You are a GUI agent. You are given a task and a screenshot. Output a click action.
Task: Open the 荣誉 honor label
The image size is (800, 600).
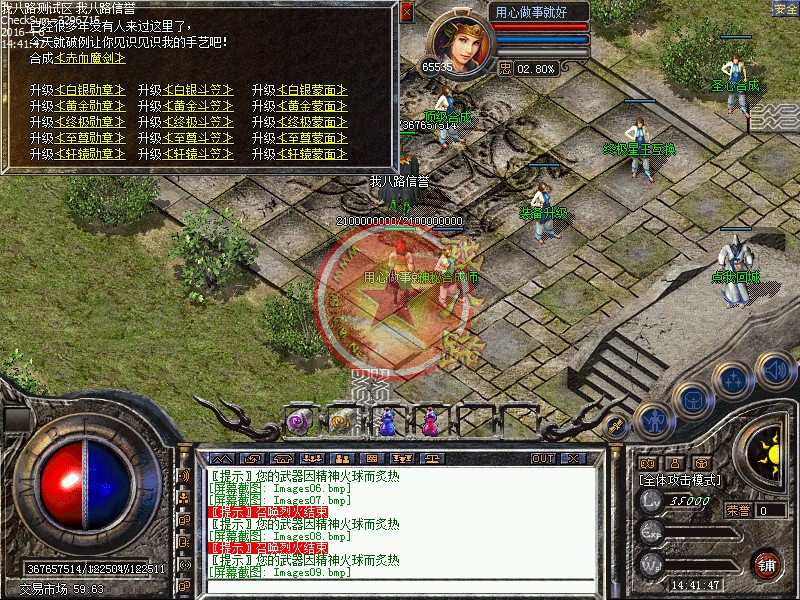pos(739,510)
